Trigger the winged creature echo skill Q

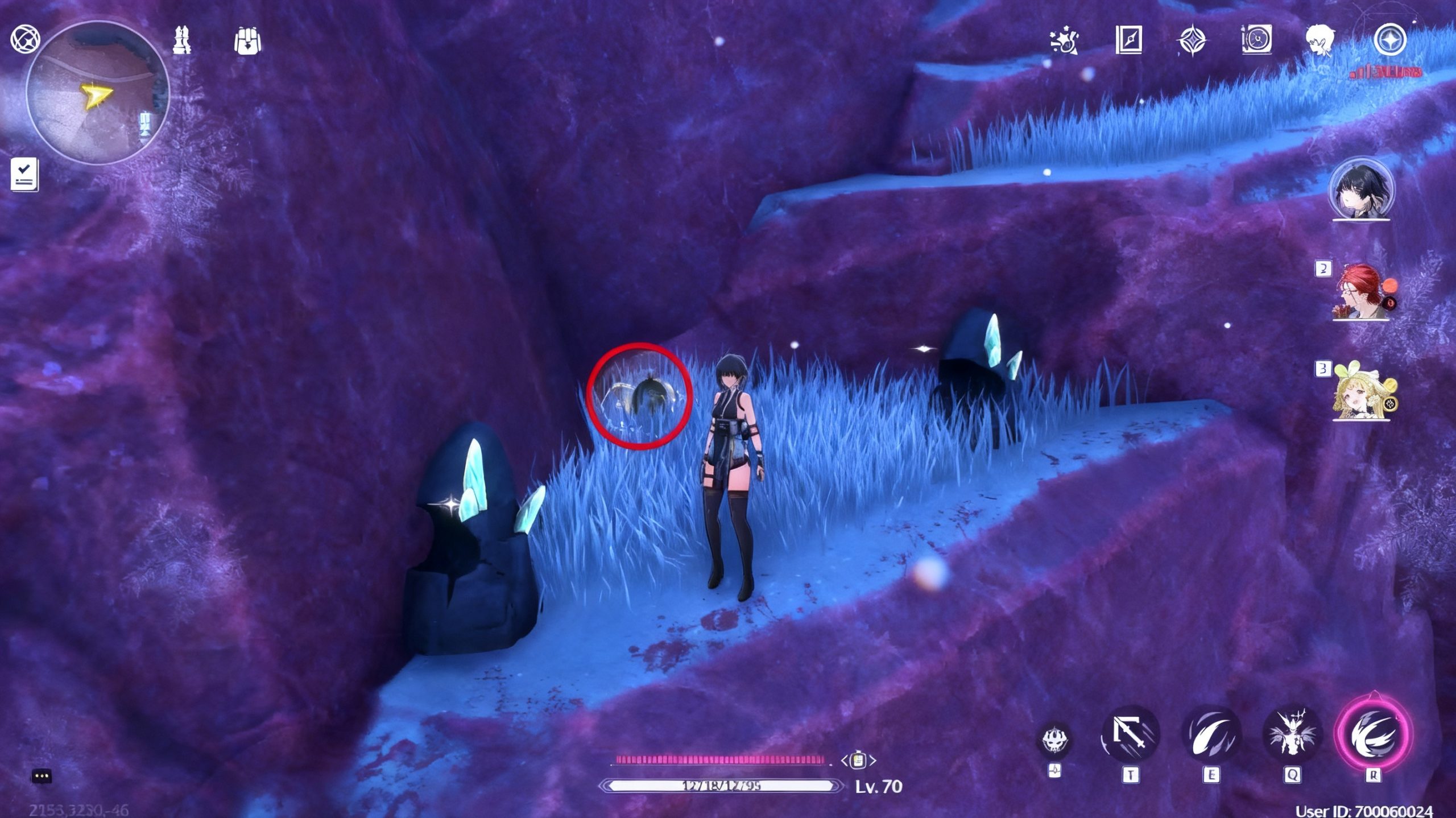(1291, 736)
